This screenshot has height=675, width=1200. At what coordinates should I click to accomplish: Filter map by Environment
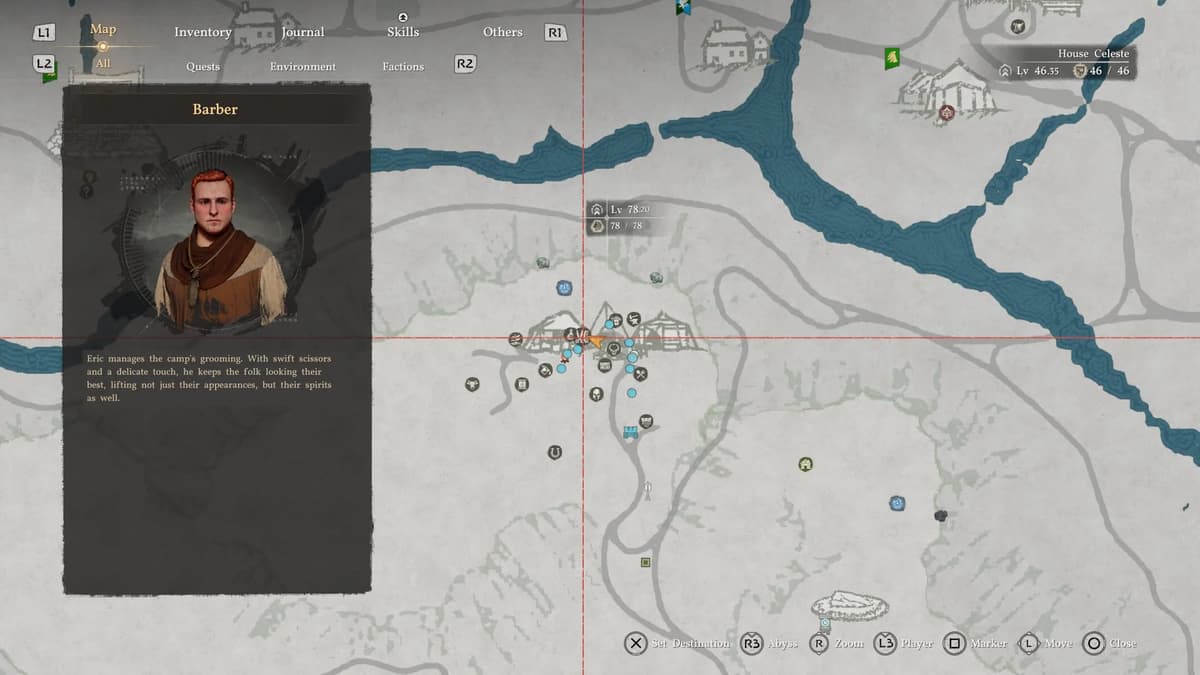click(303, 66)
